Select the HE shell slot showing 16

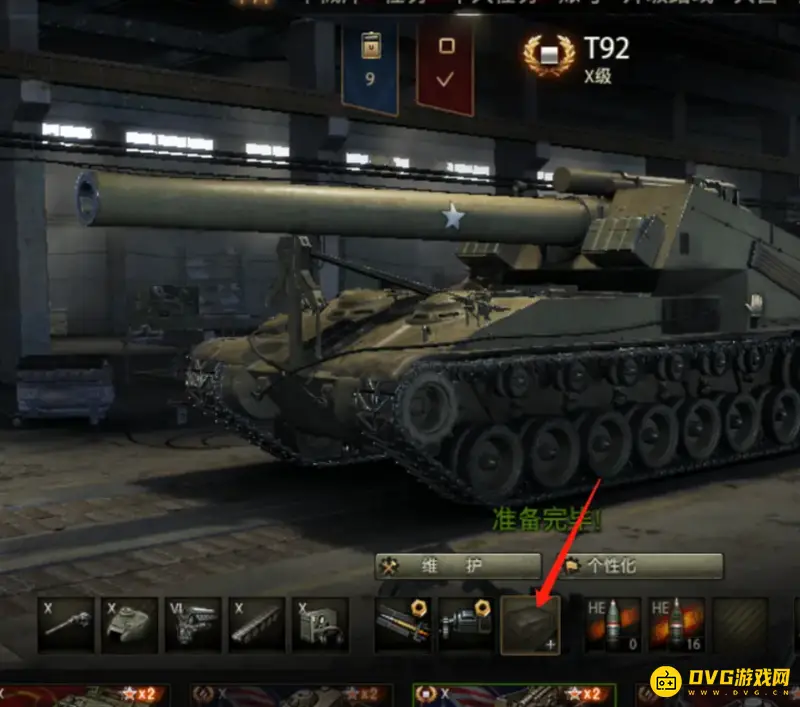(x=677, y=625)
